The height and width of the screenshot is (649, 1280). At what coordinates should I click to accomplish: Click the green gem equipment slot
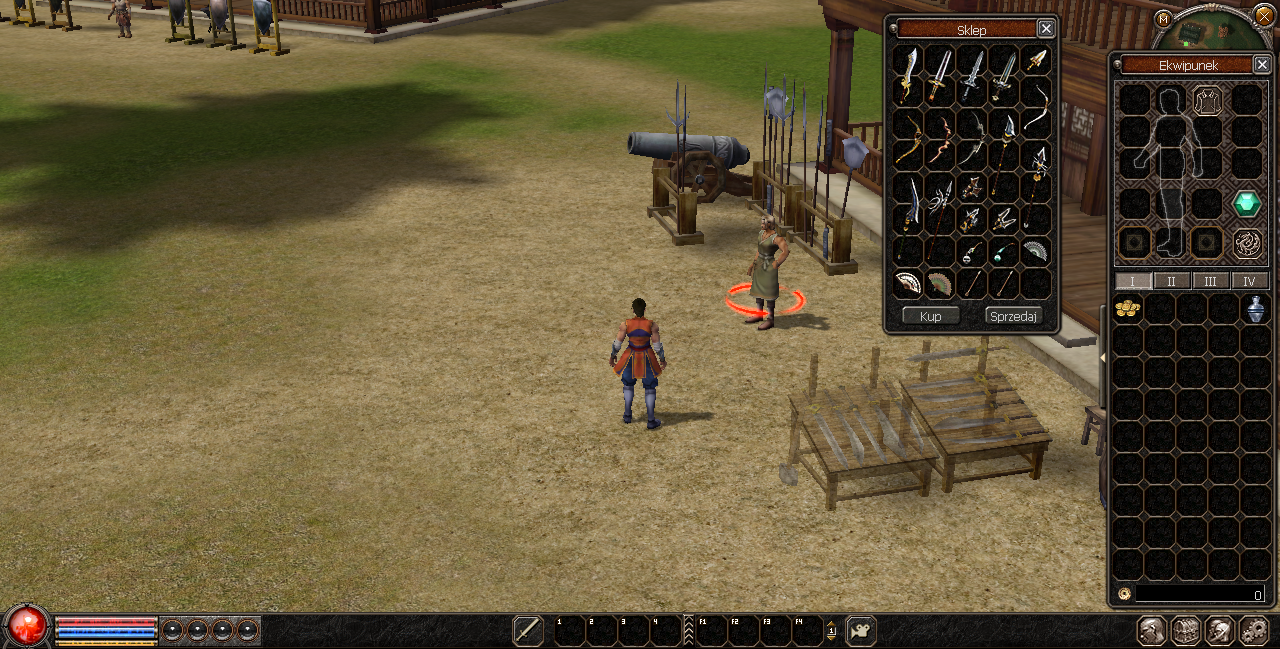[x=1246, y=204]
